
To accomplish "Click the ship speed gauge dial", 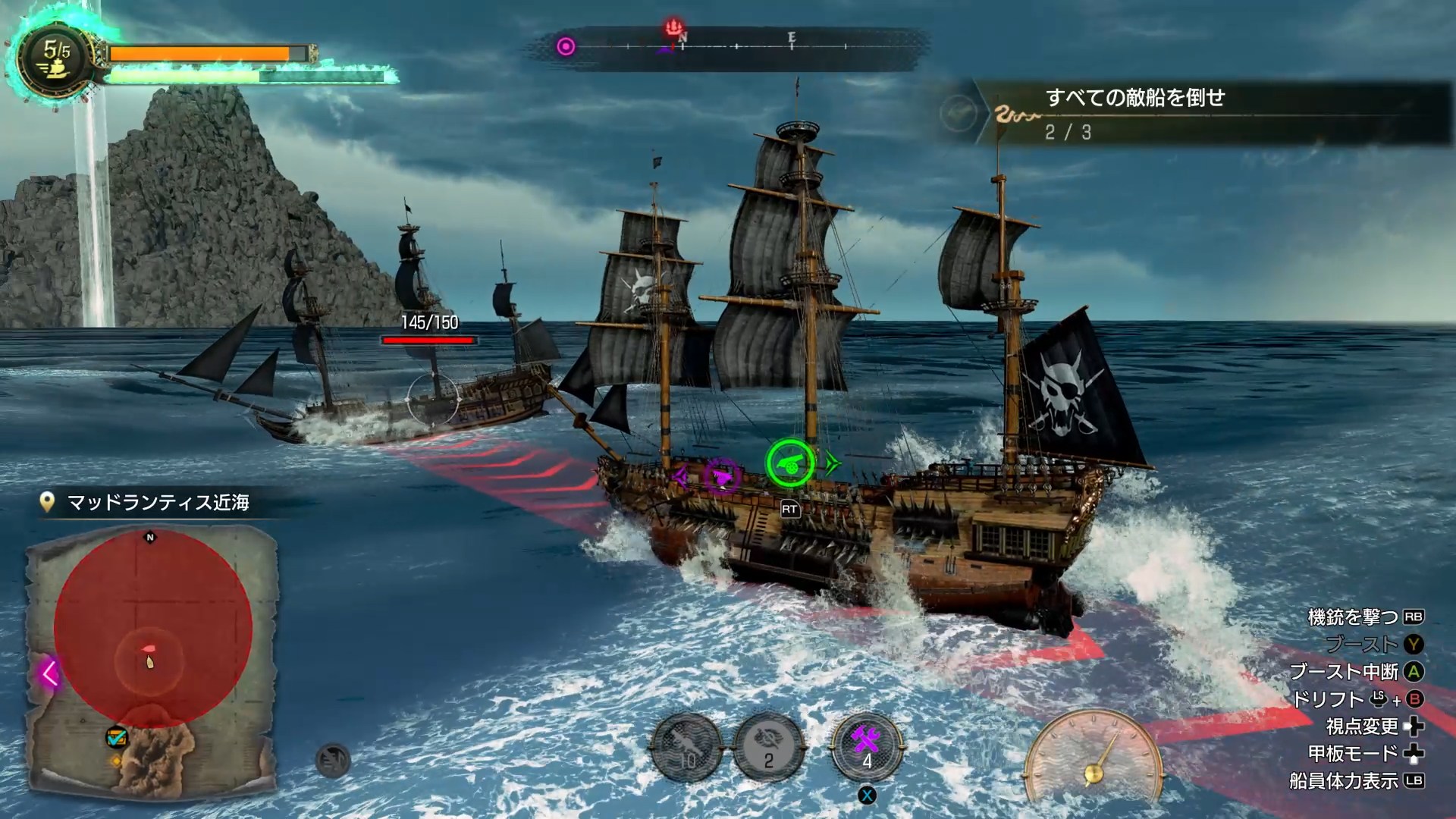I will point(1094,758).
